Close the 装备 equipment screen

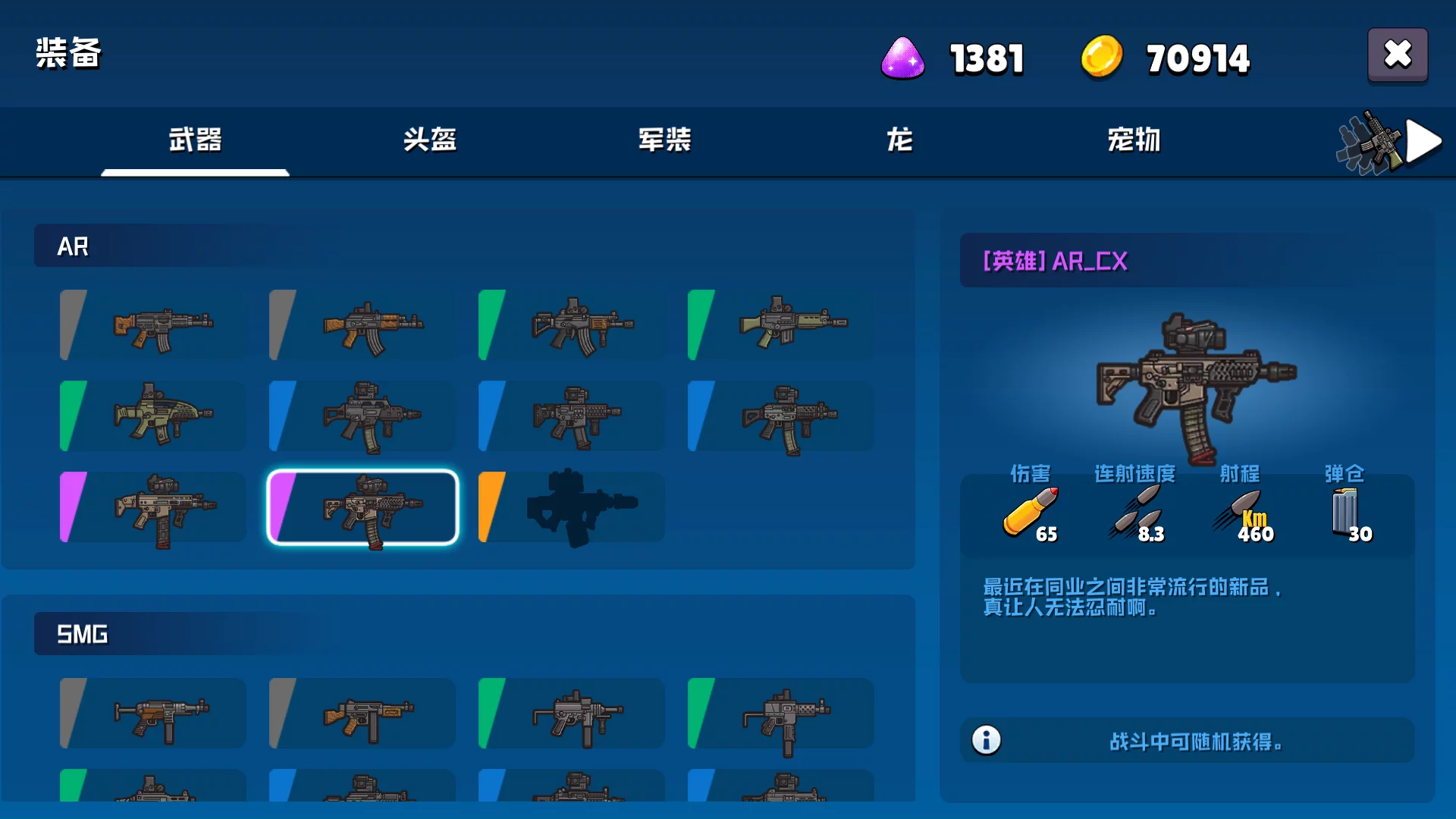click(1398, 55)
